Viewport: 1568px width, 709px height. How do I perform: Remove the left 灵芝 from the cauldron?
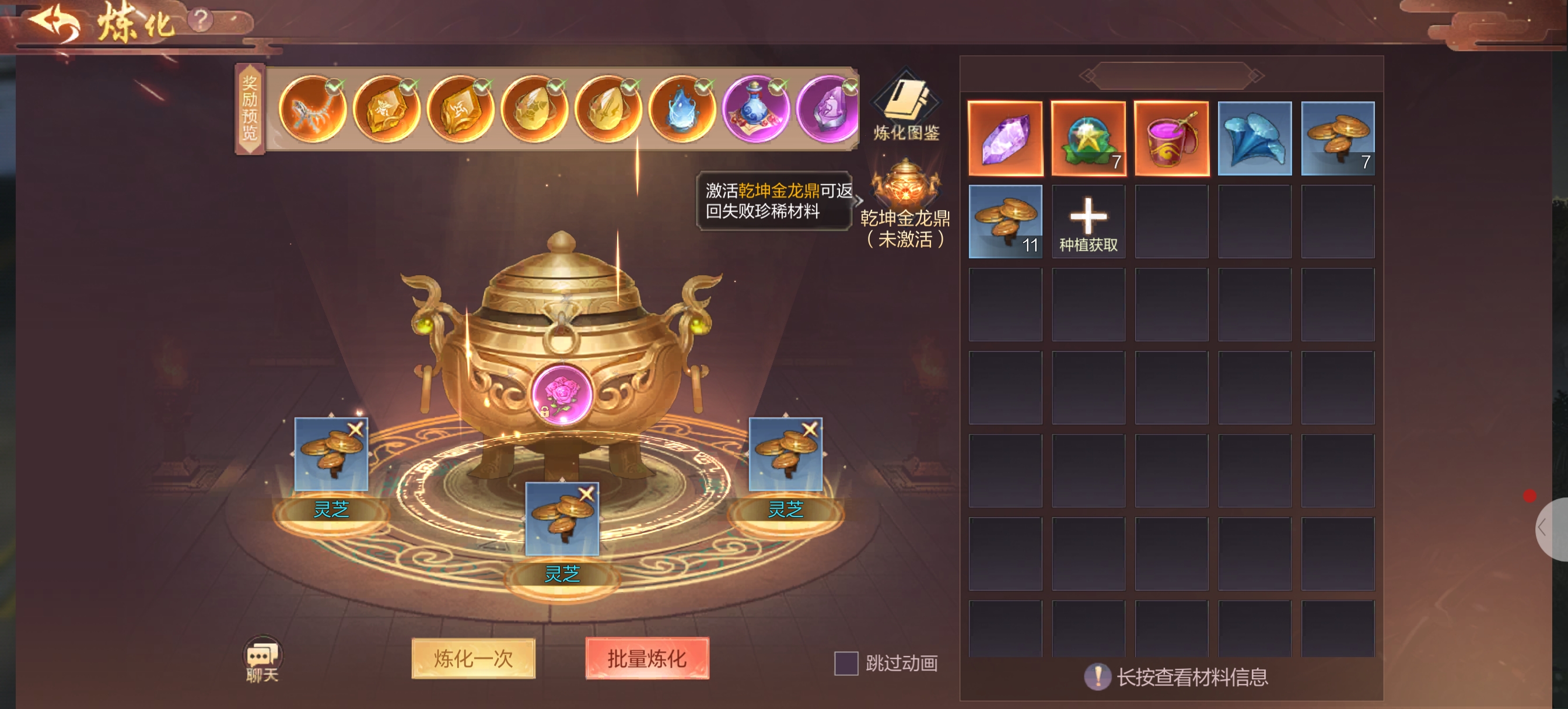pos(355,429)
